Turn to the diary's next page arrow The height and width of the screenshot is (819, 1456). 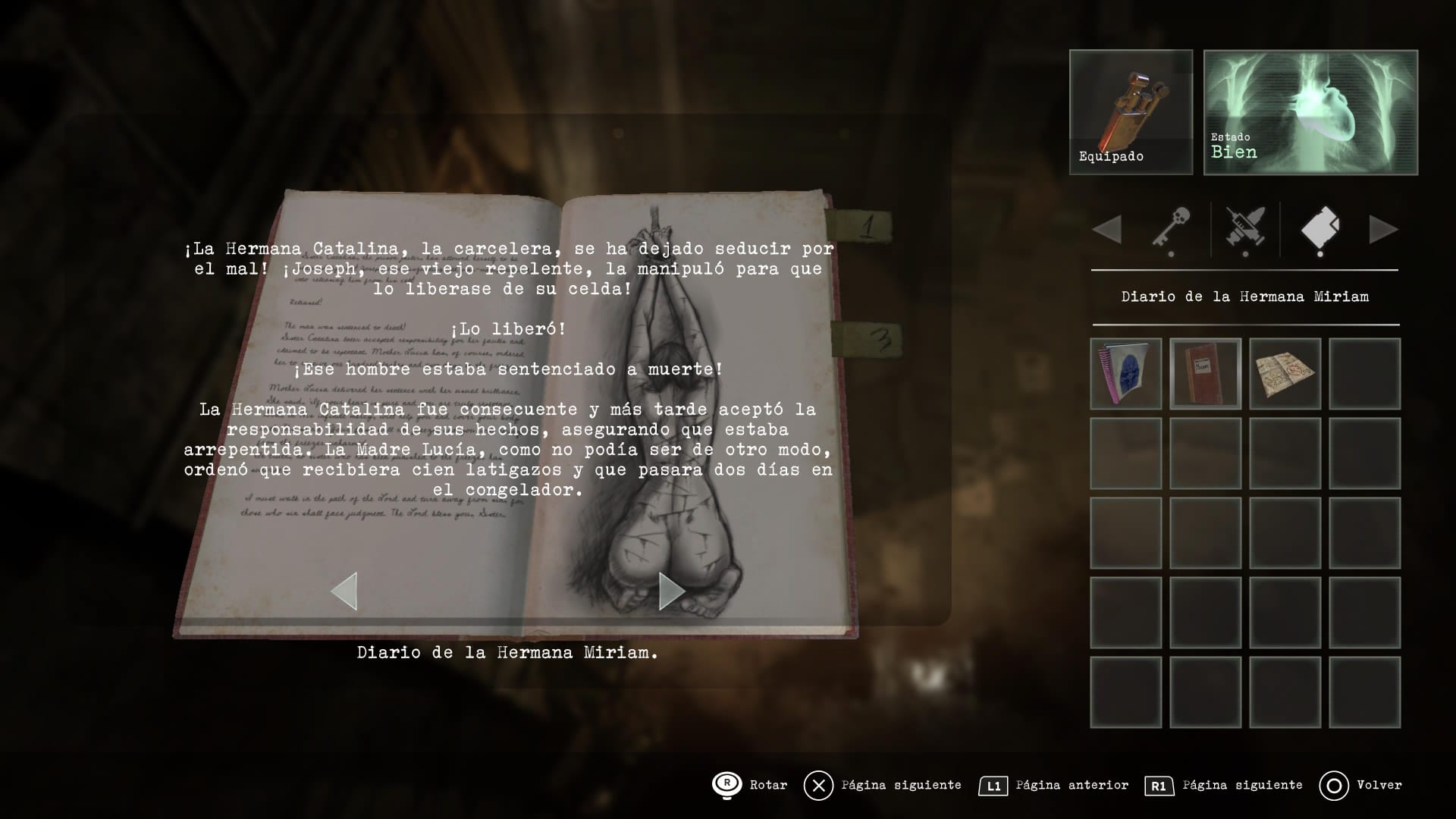671,591
